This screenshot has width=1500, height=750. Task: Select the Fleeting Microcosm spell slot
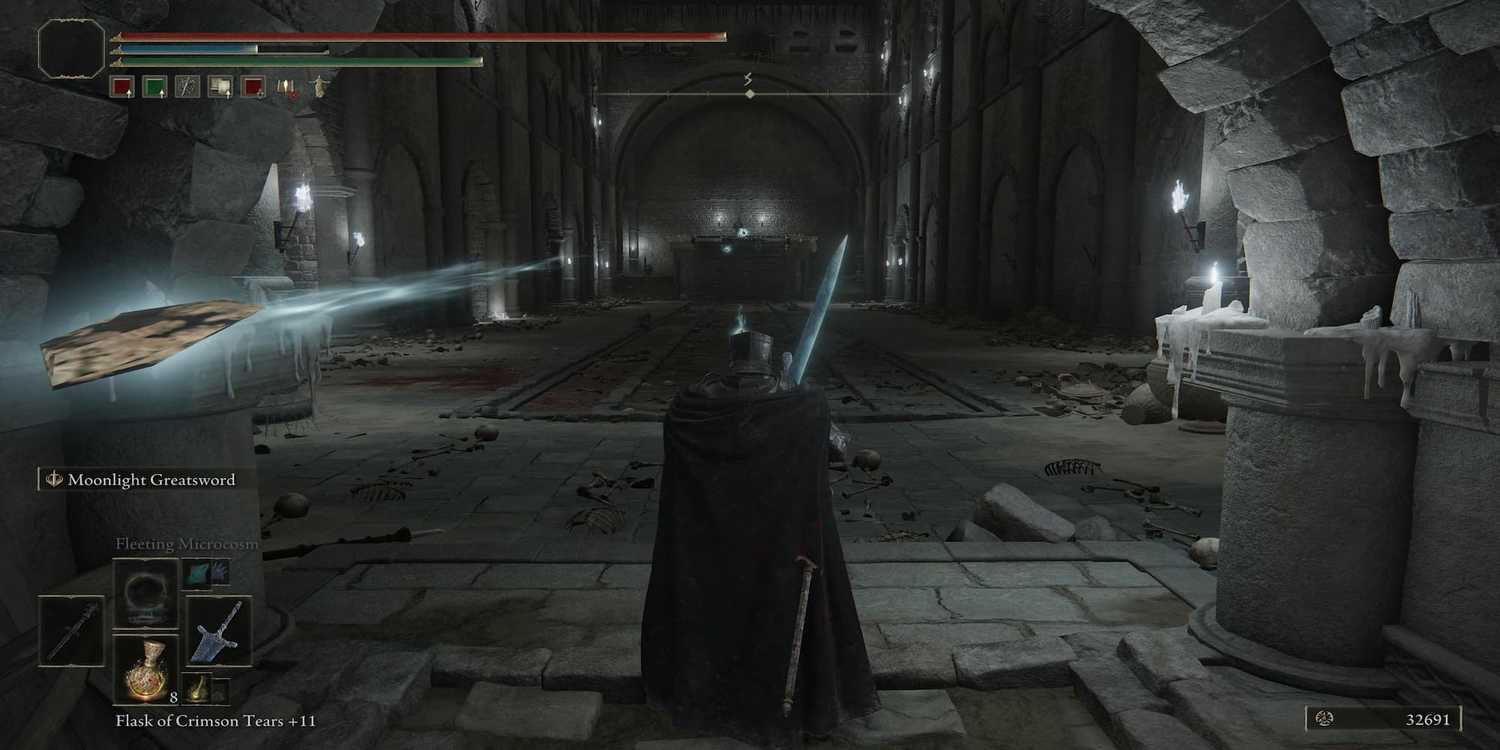tap(146, 593)
